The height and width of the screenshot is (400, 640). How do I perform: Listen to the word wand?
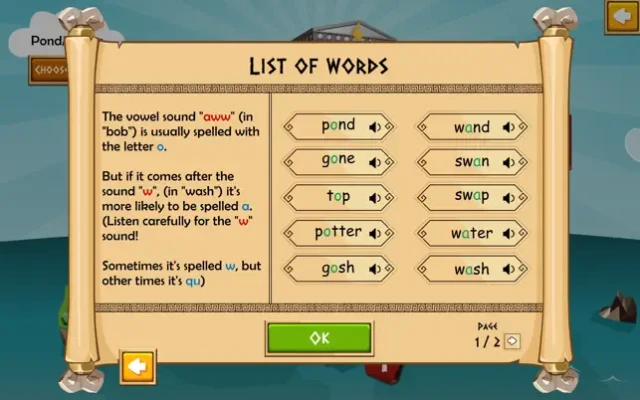pos(508,127)
